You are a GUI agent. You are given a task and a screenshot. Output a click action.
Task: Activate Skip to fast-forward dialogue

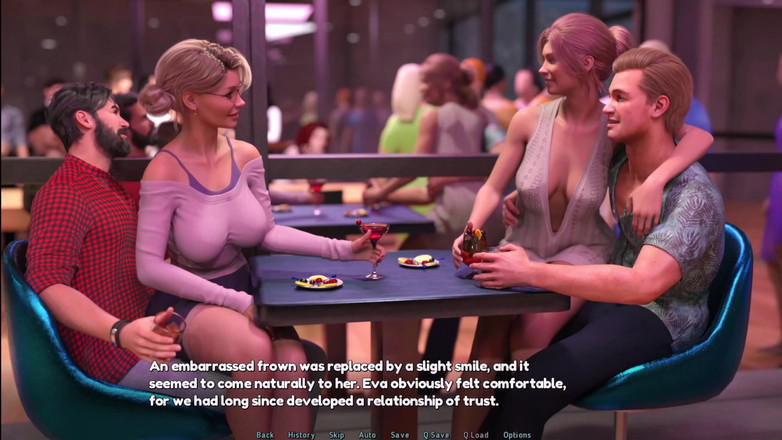pyautogui.click(x=336, y=435)
